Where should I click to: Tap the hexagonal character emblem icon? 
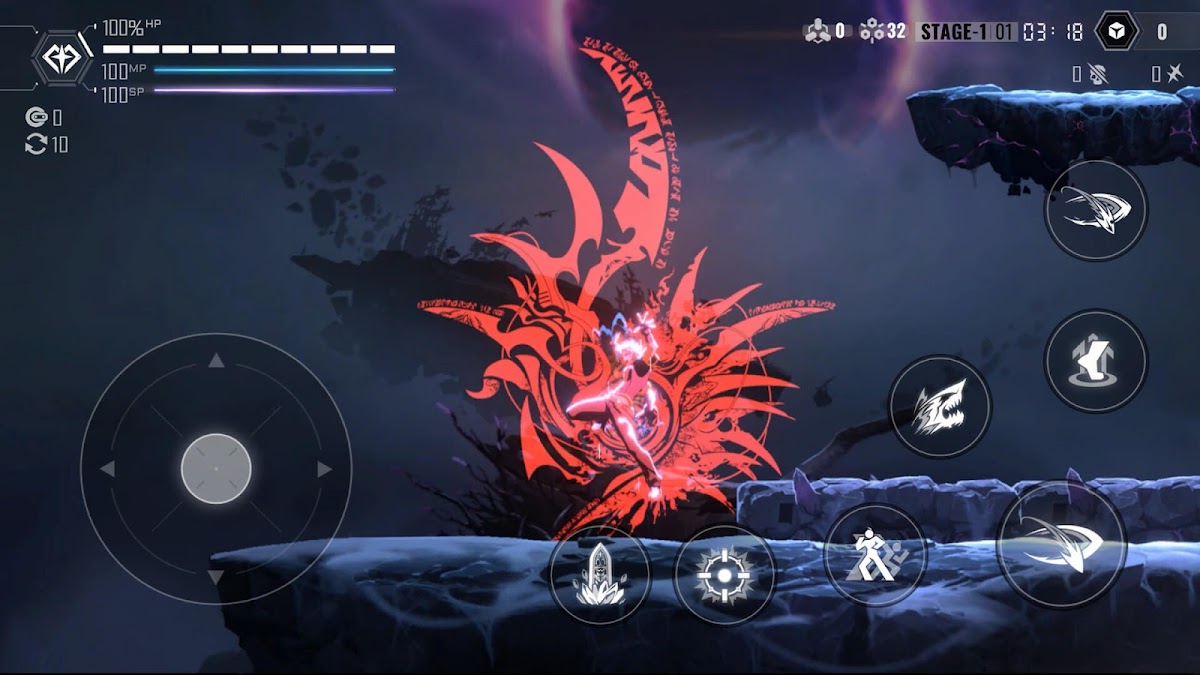[x=63, y=59]
